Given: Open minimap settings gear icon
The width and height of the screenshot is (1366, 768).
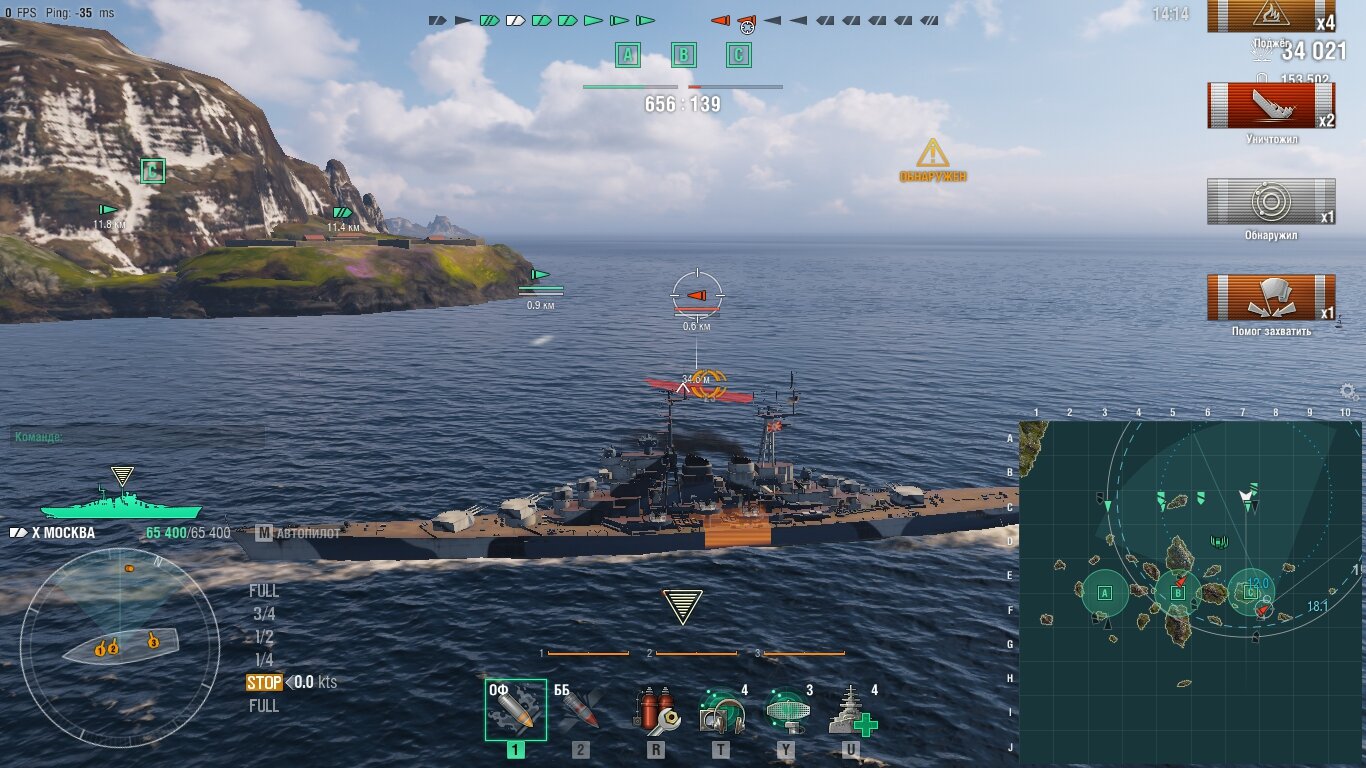Looking at the screenshot, I should (x=1349, y=392).
